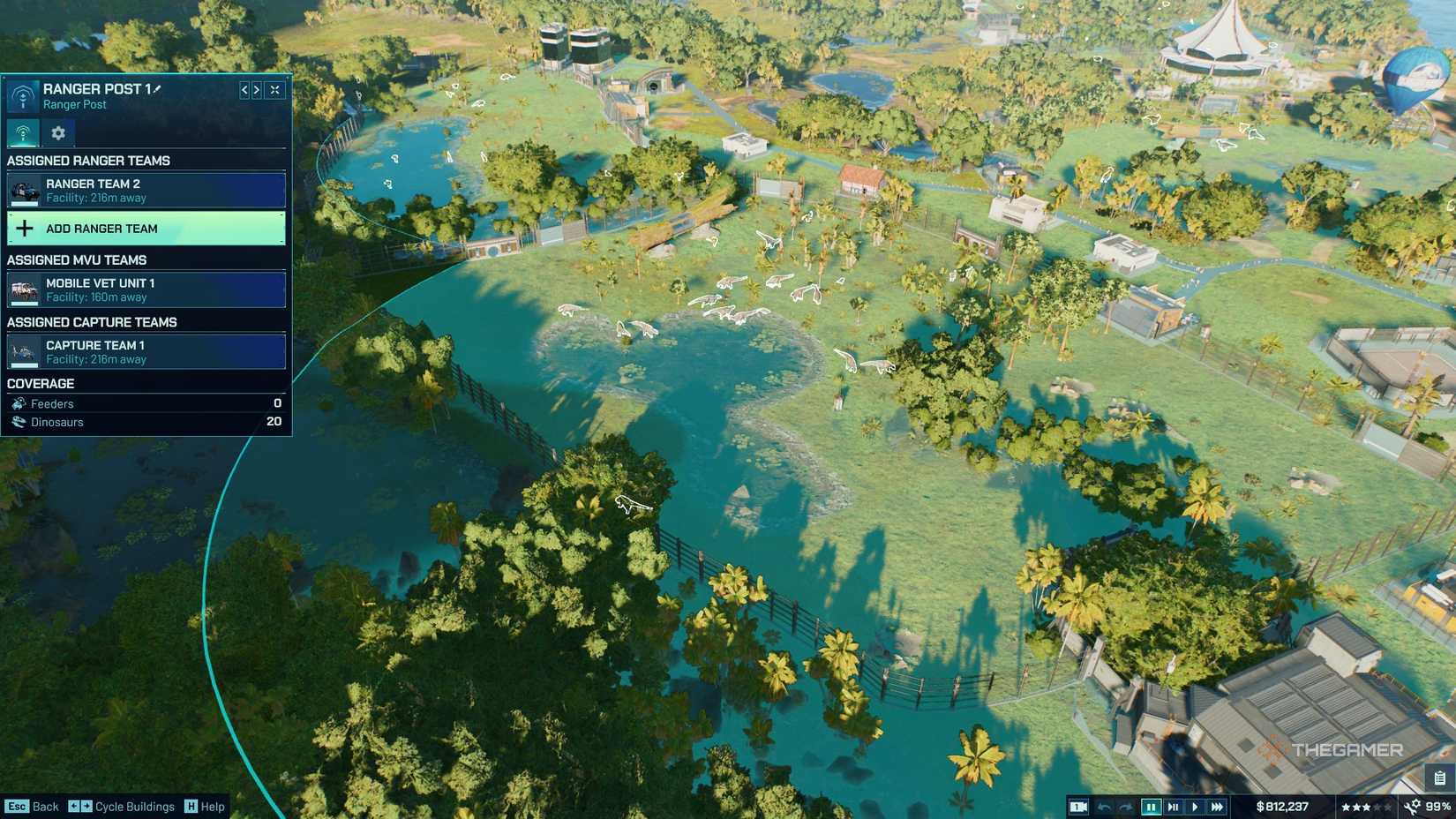1456x819 pixels.
Task: Enable fast-forward game speed
Action: pos(1219,806)
